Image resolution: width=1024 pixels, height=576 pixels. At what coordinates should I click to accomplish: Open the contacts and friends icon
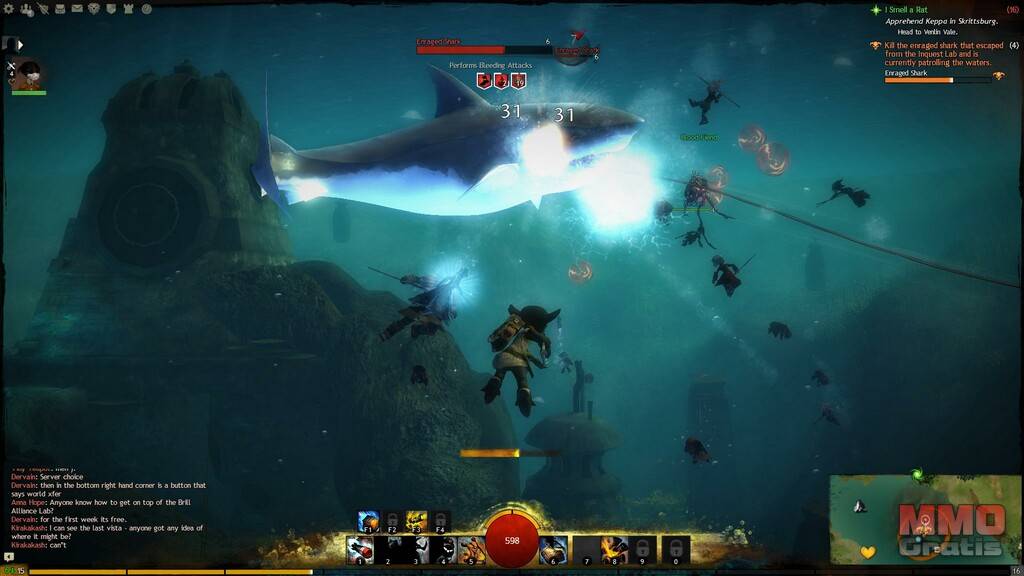[27, 9]
